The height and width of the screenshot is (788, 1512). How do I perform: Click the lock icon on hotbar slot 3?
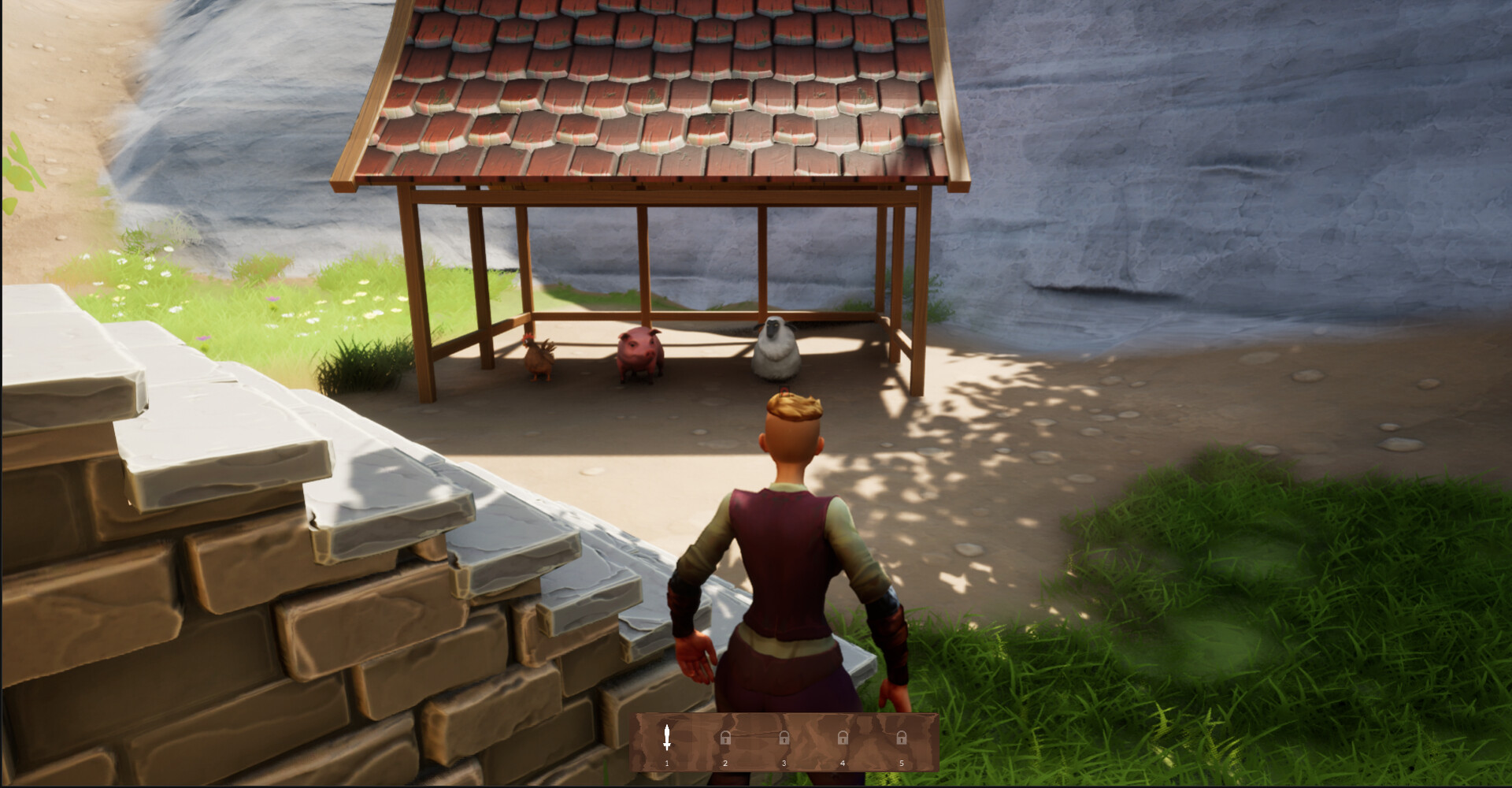click(x=784, y=739)
